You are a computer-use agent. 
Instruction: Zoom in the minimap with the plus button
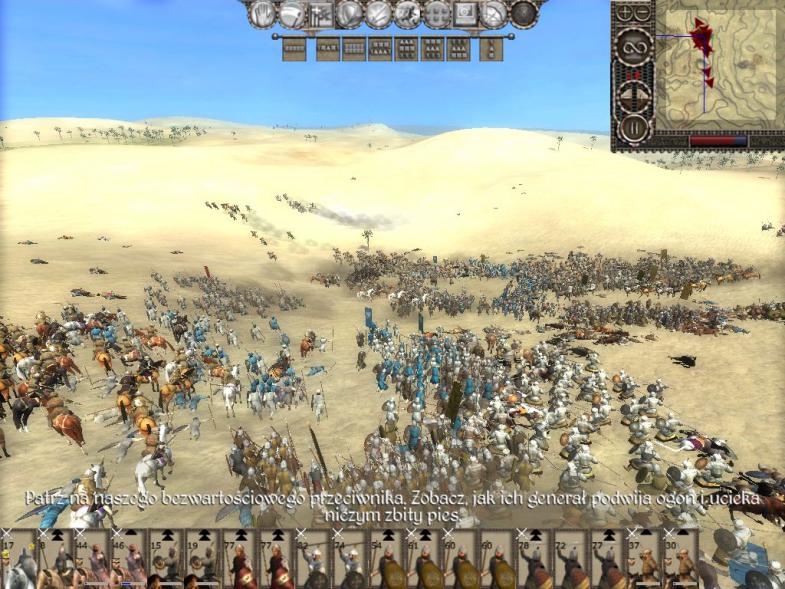click(626, 14)
